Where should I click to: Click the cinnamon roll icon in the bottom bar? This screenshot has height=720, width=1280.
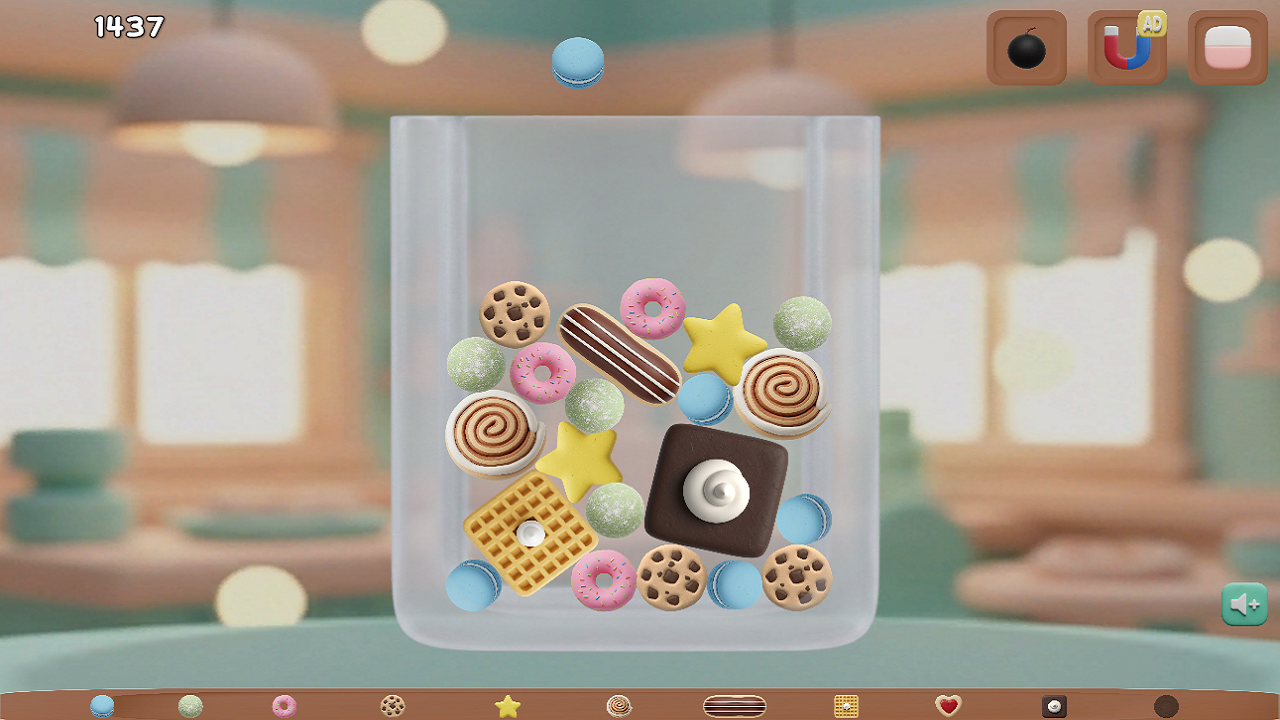(617, 705)
